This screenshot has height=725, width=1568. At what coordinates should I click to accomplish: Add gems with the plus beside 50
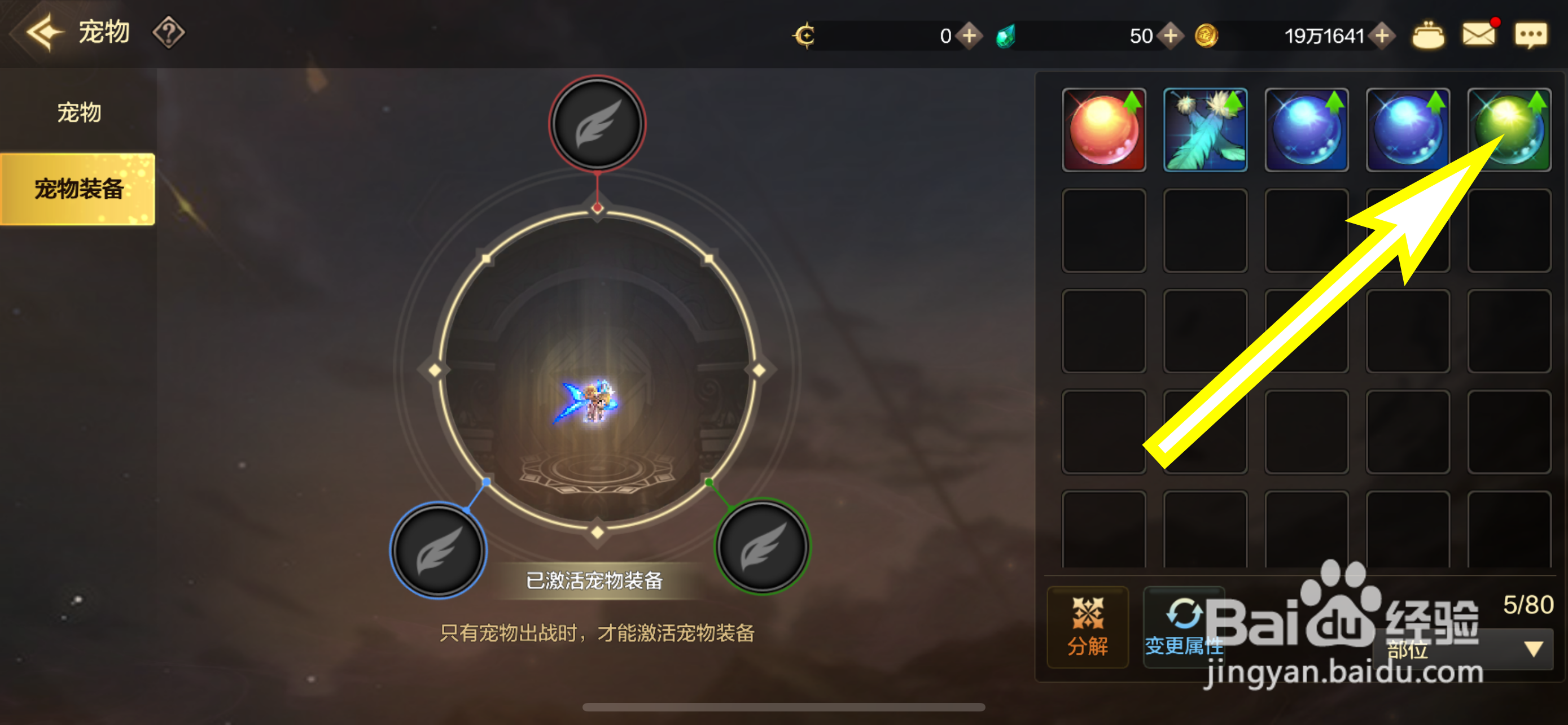pos(1170,36)
